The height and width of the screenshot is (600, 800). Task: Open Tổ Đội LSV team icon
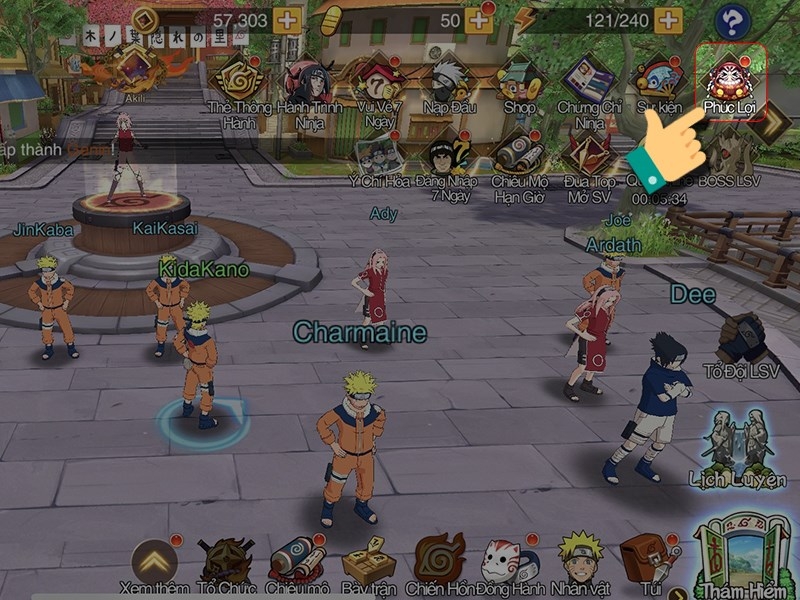742,342
